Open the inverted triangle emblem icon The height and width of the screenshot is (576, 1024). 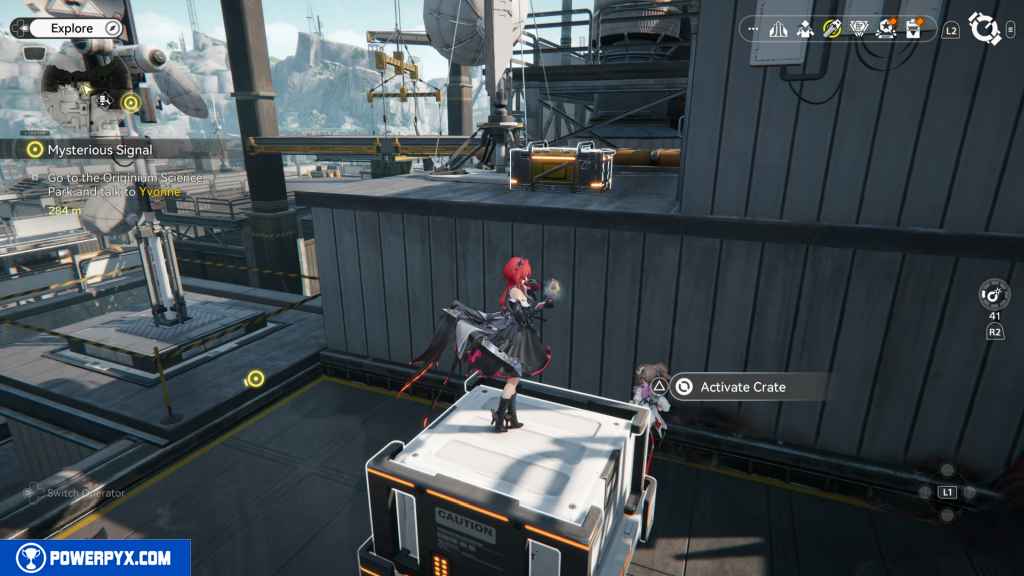(859, 30)
